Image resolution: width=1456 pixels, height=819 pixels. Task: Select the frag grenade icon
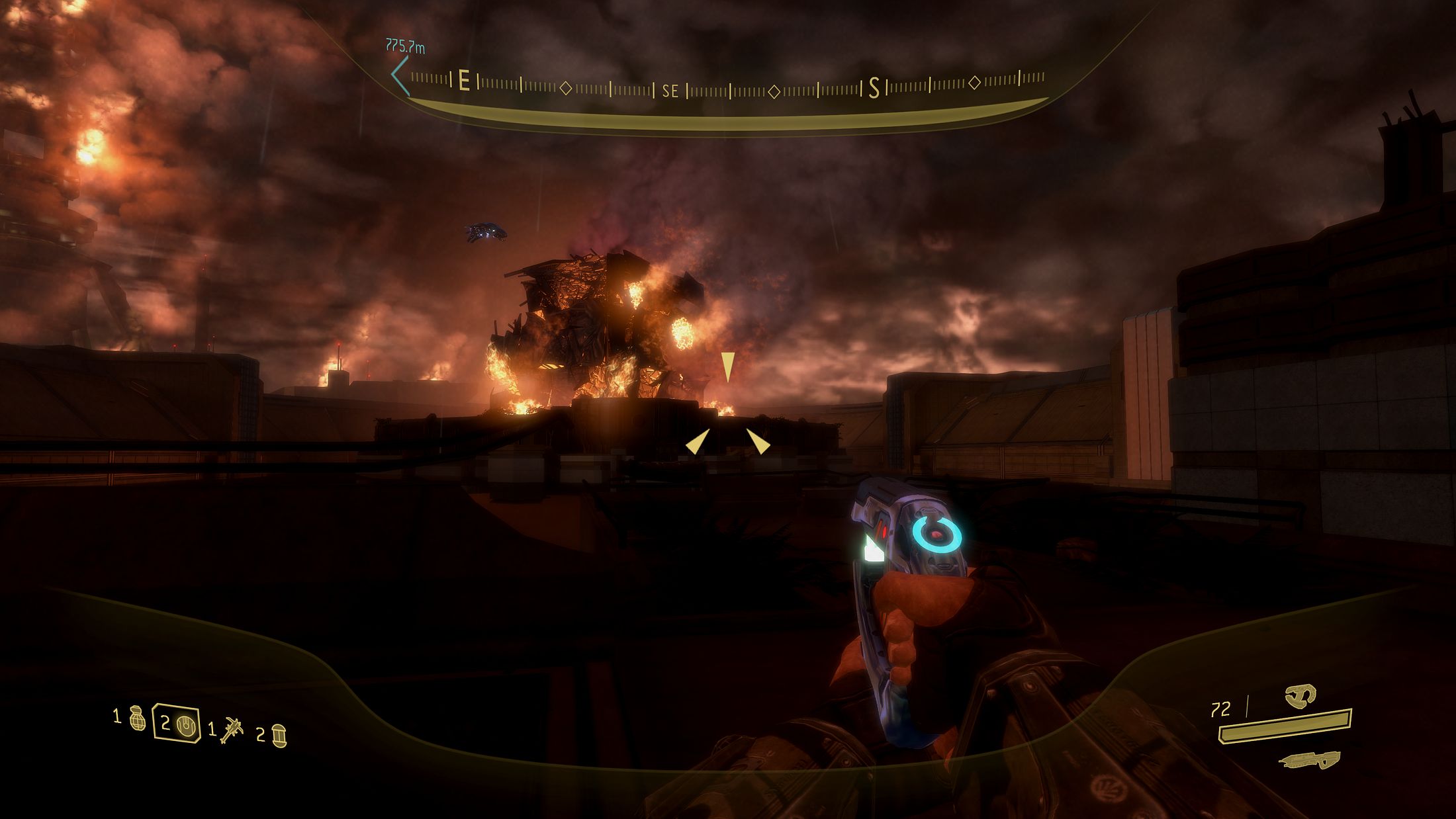click(137, 718)
